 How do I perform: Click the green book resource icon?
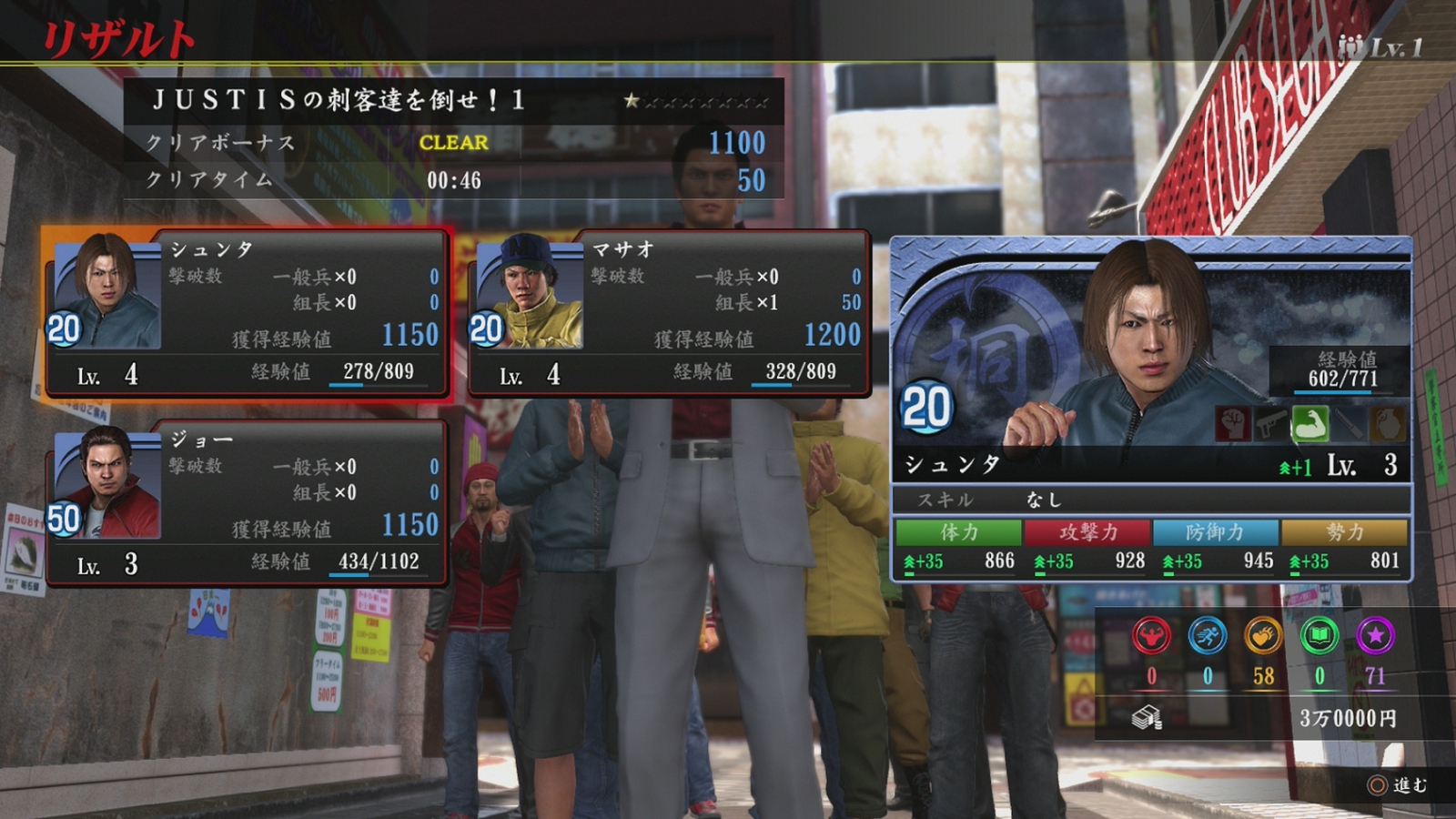pyautogui.click(x=1319, y=636)
